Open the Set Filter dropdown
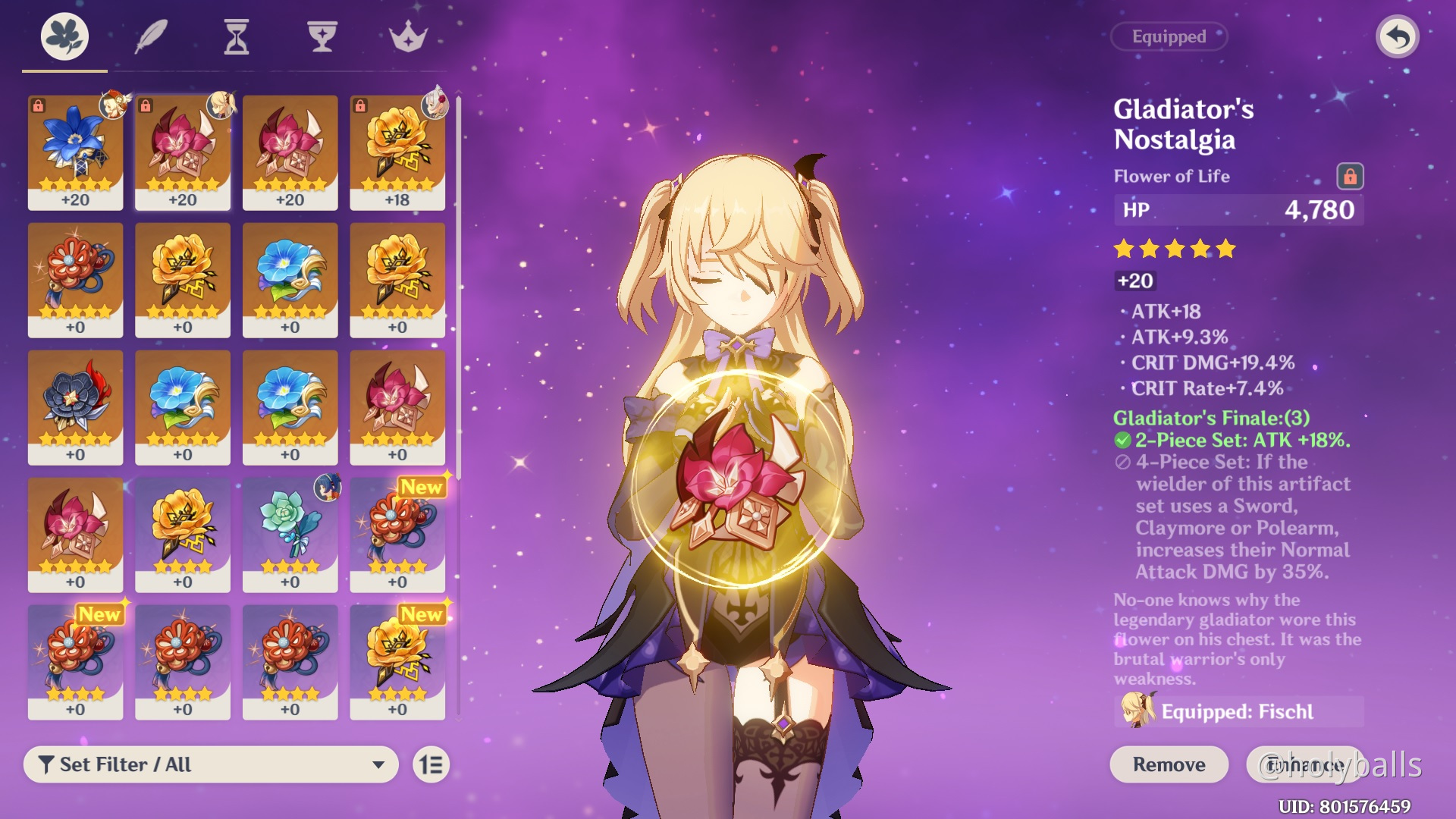The height and width of the screenshot is (819, 1456). pos(211,764)
